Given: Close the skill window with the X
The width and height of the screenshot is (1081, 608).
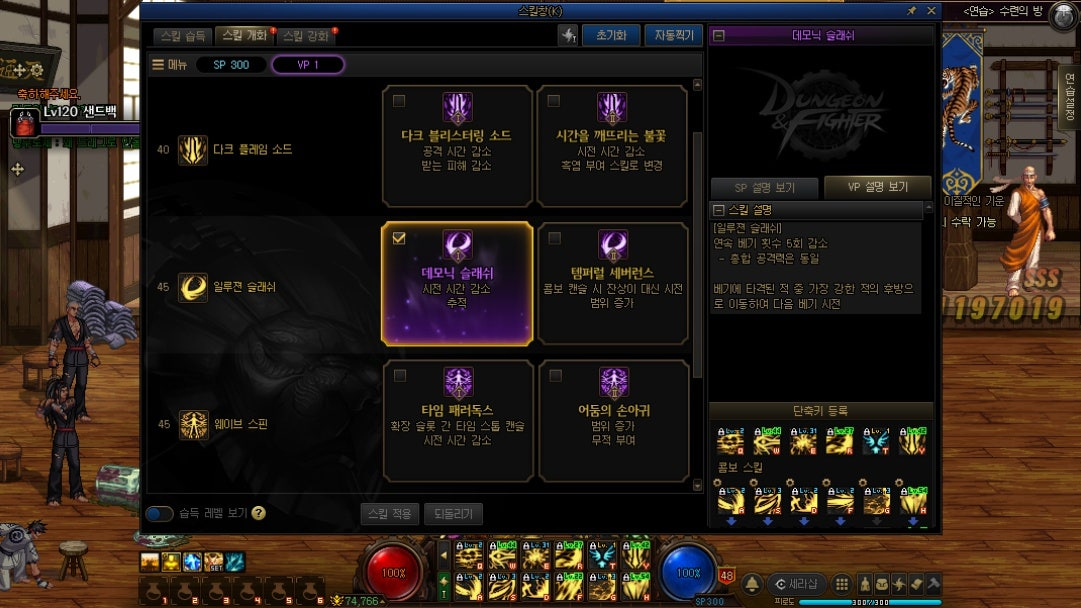Looking at the screenshot, I should [931, 10].
